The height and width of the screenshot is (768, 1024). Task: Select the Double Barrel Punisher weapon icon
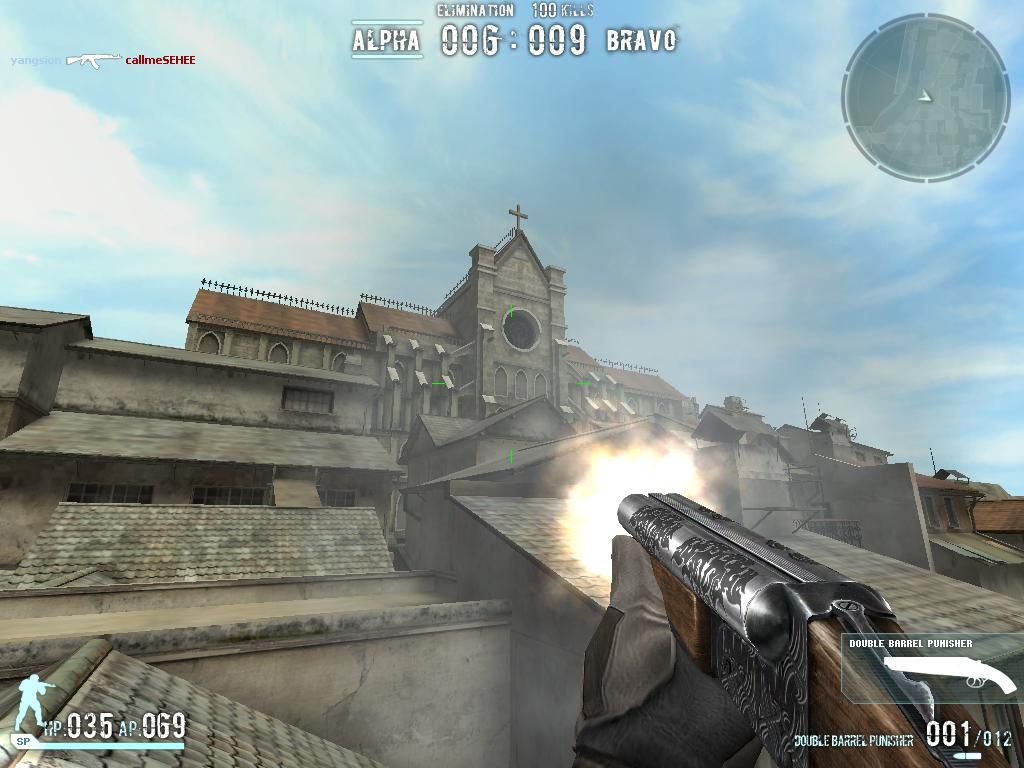pos(948,675)
